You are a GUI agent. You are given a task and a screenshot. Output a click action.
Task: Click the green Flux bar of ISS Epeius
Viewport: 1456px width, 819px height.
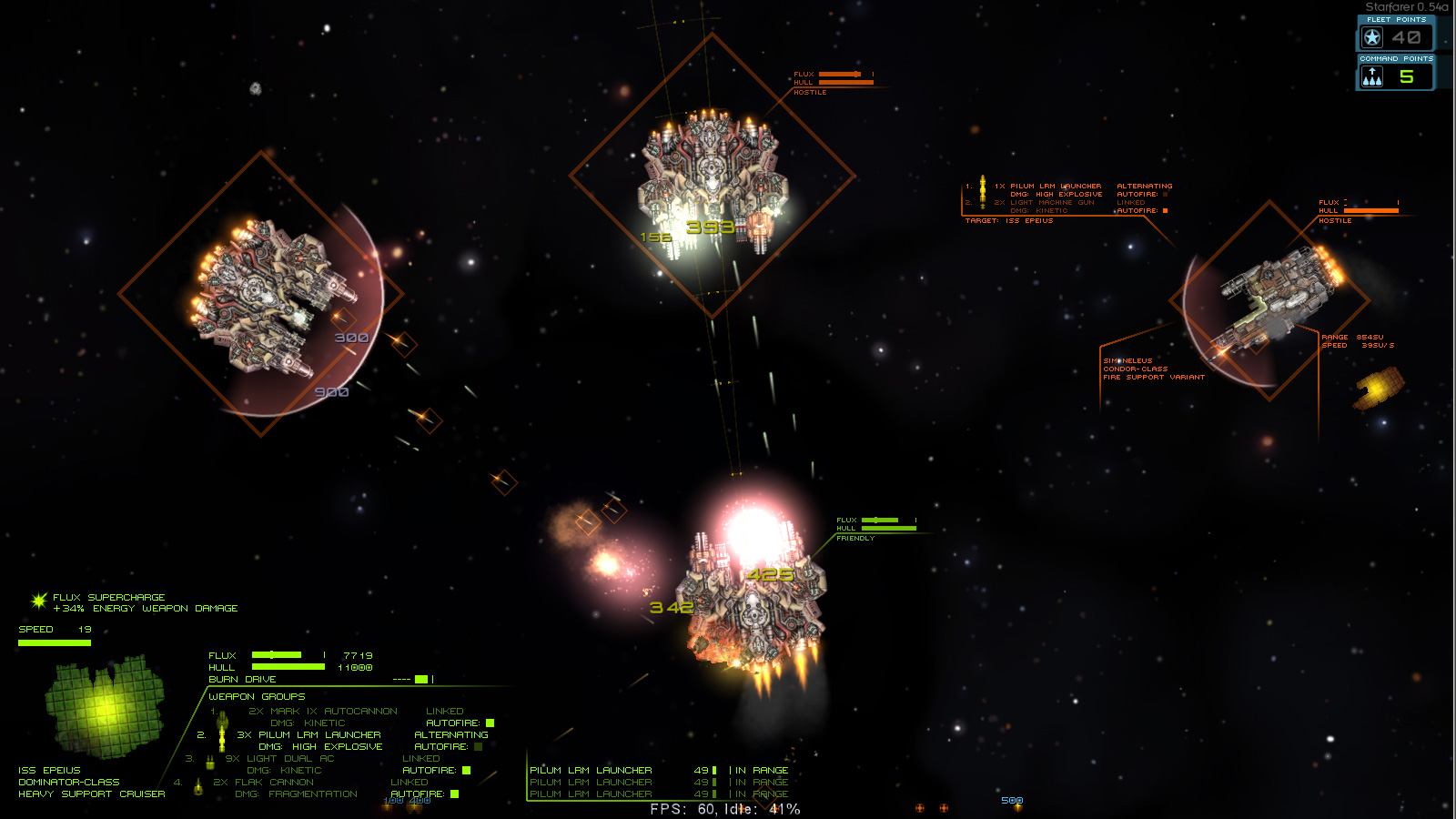(x=278, y=655)
